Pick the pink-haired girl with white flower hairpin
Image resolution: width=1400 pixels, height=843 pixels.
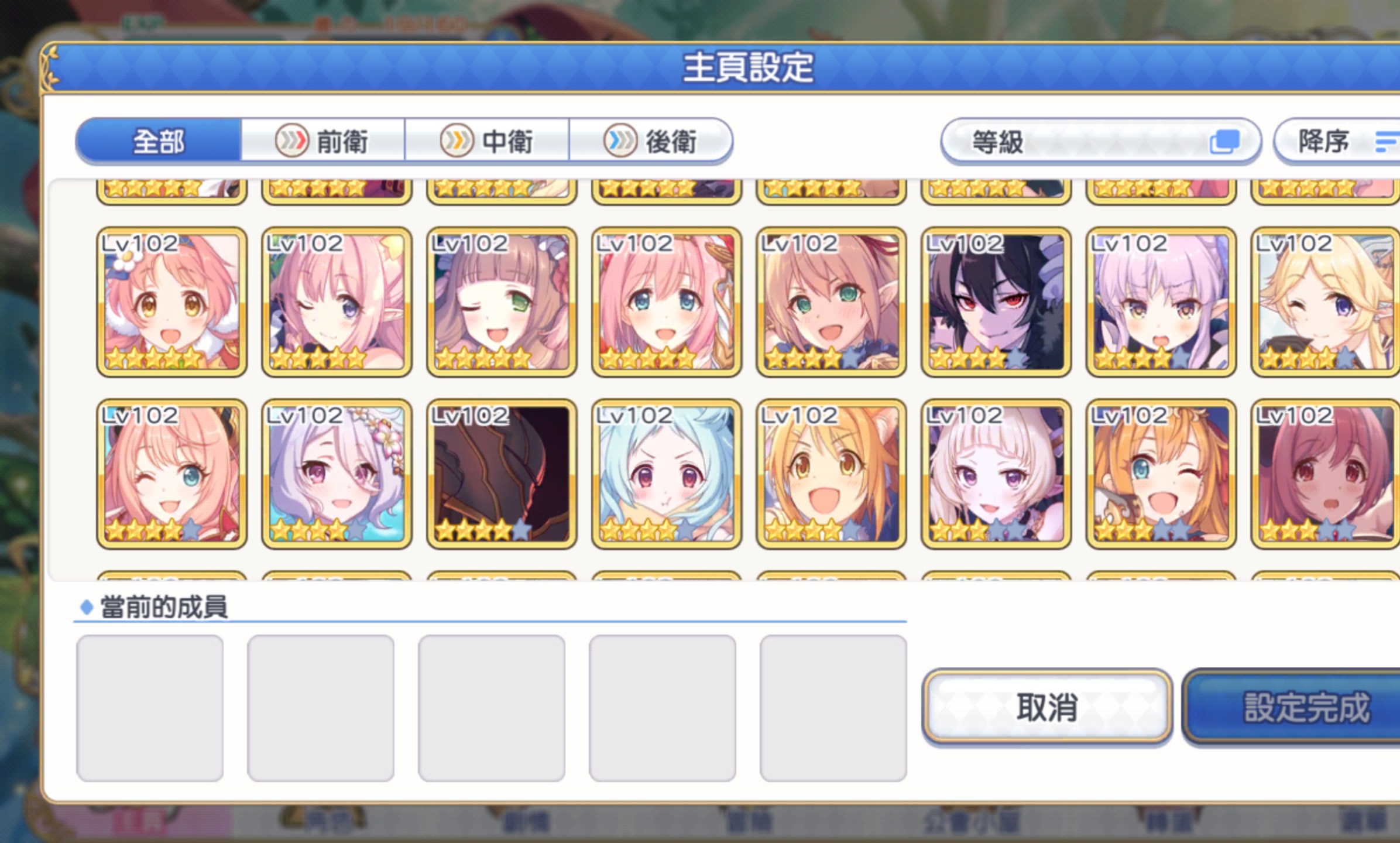pyautogui.click(x=171, y=302)
